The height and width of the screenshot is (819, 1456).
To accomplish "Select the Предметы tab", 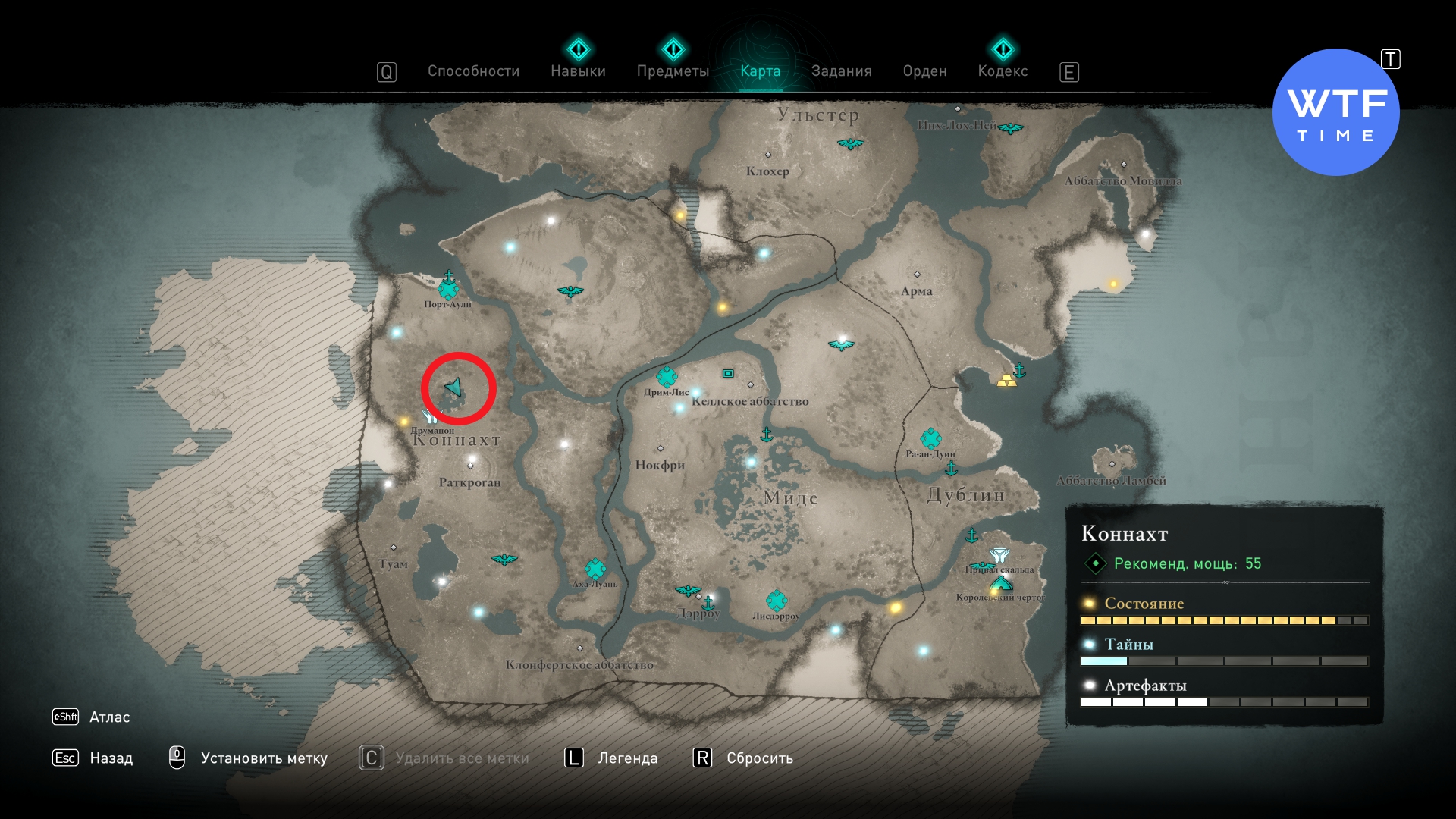I will 673,71.
